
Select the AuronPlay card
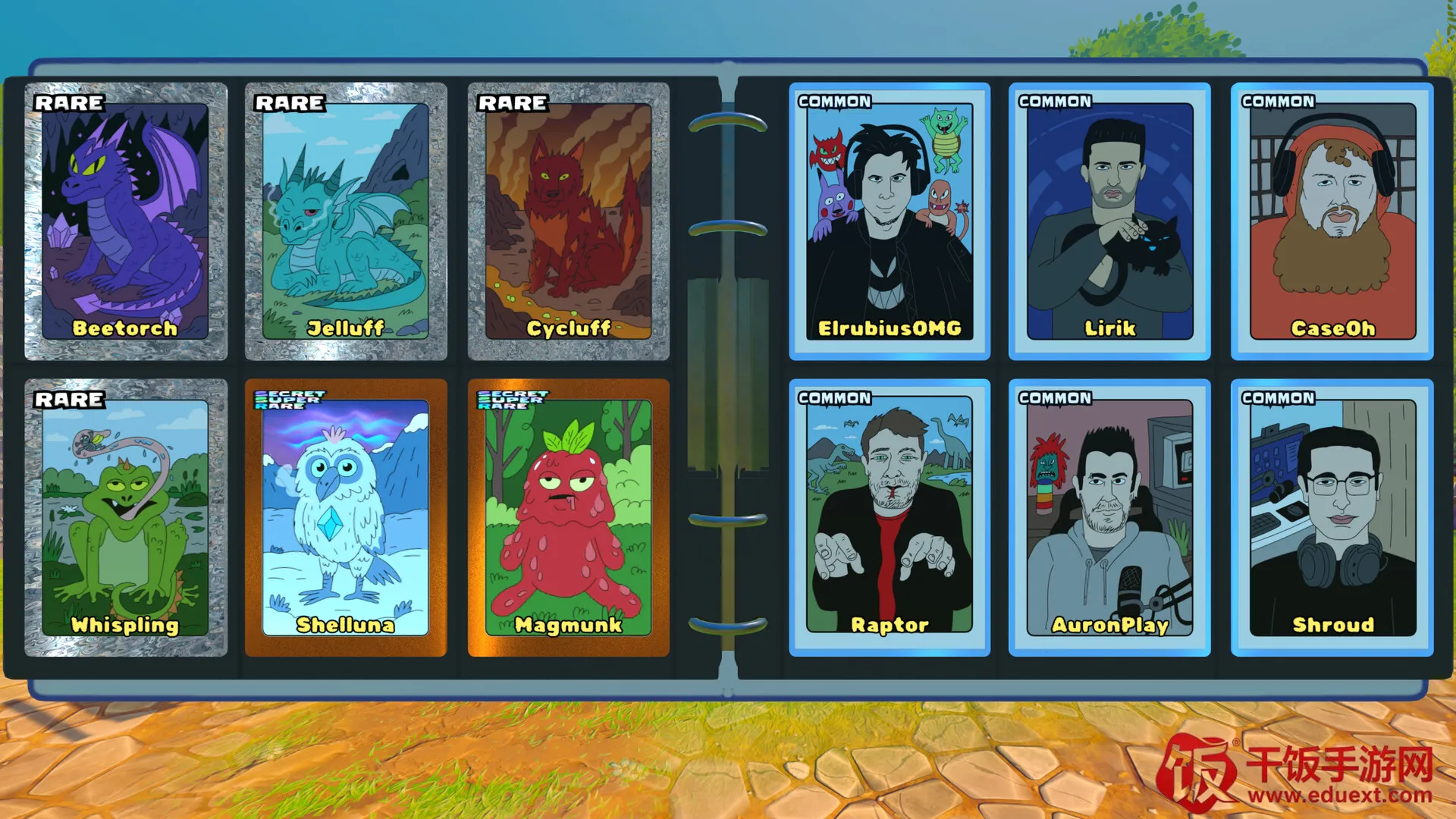(x=1109, y=517)
